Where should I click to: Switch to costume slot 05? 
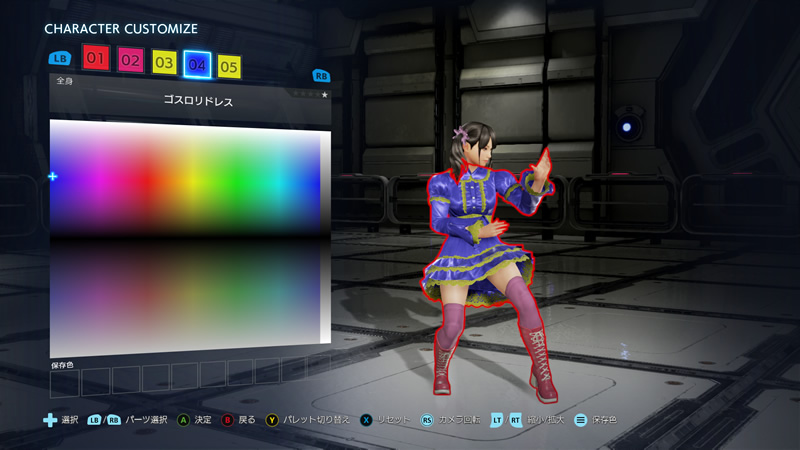click(229, 67)
